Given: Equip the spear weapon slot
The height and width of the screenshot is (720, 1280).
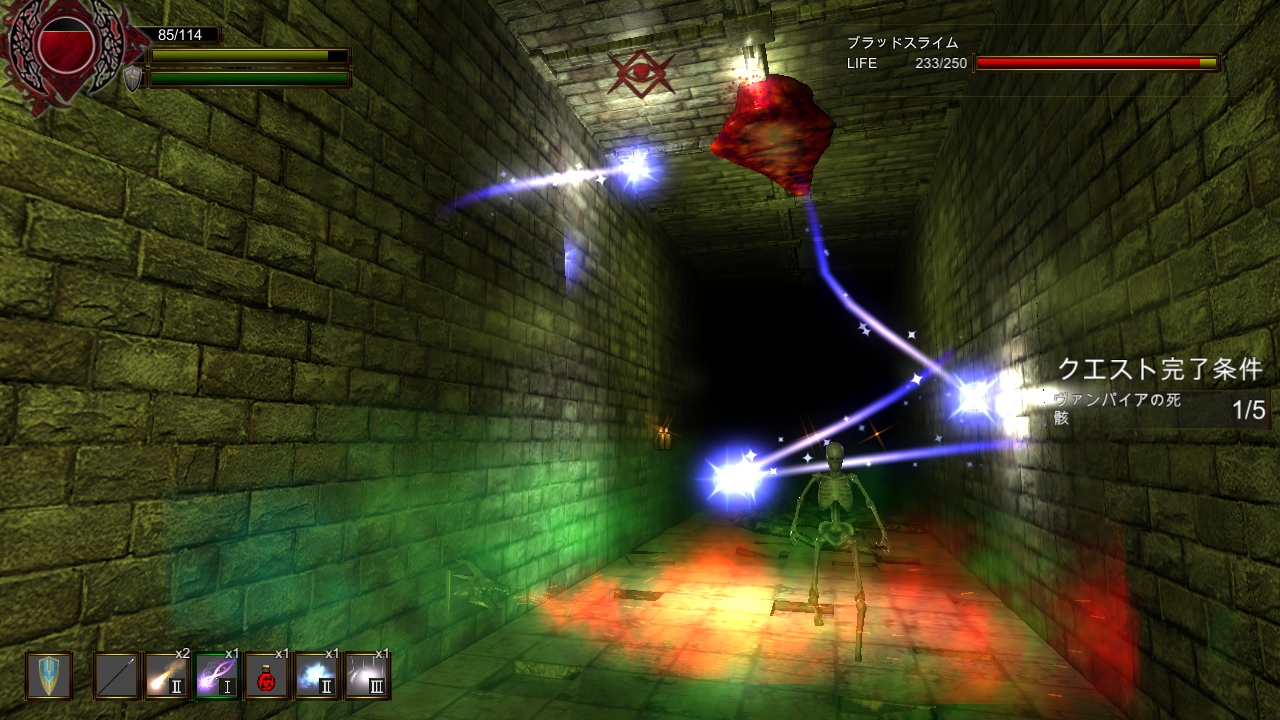Looking at the screenshot, I should coord(117,676).
